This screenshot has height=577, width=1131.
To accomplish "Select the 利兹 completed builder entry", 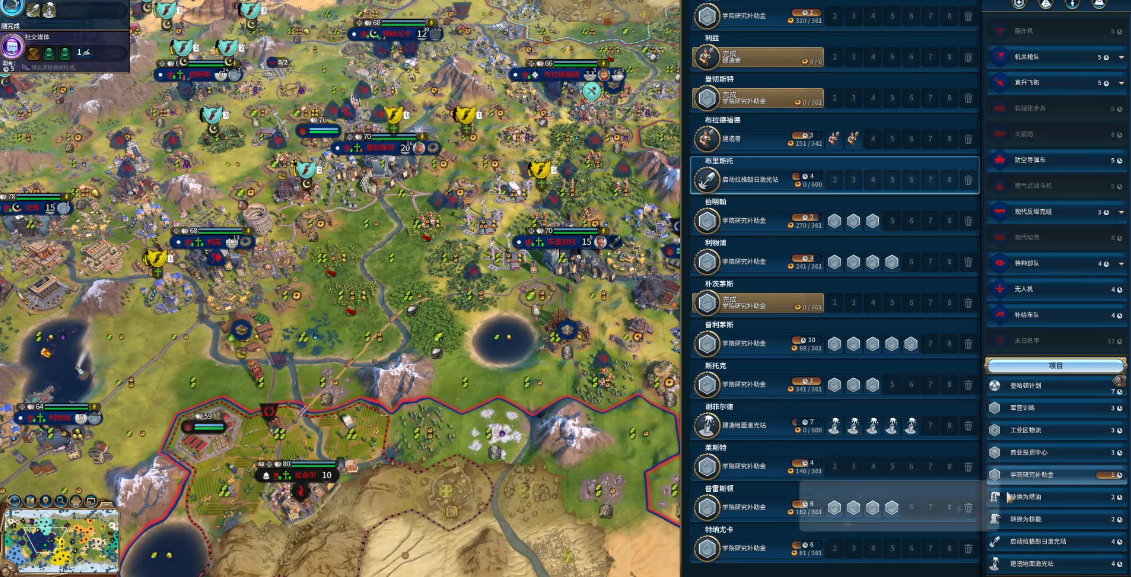I will [758, 57].
